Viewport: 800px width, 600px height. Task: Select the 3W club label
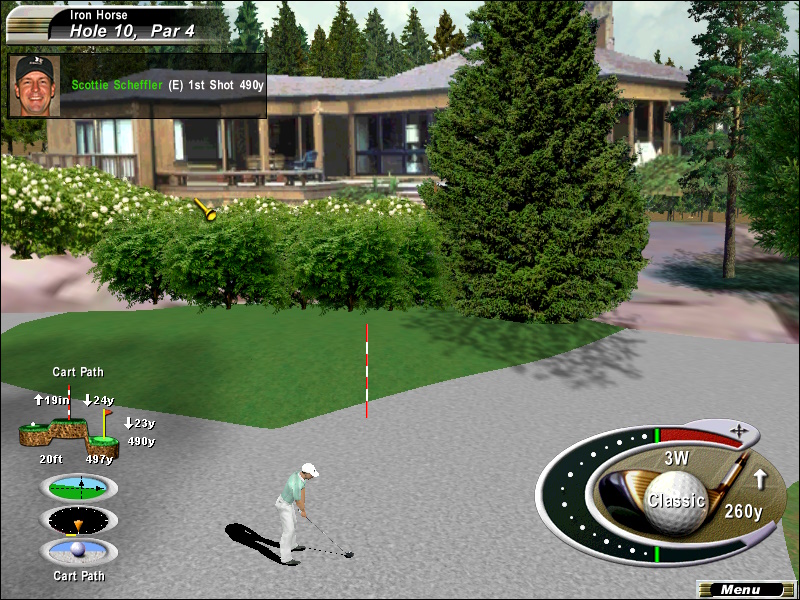pyautogui.click(x=677, y=459)
